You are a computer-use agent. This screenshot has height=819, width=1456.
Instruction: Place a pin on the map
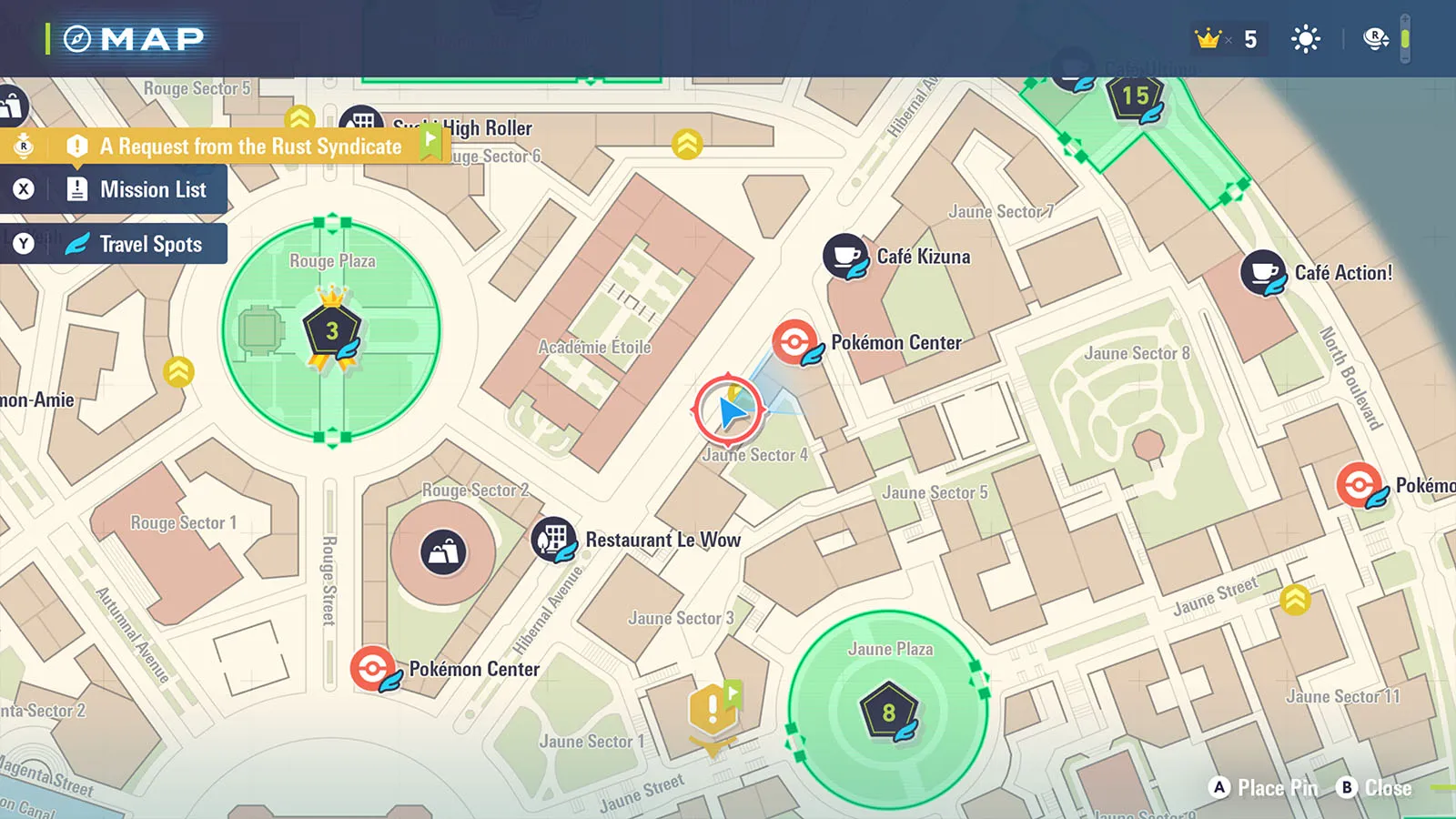[1264, 788]
